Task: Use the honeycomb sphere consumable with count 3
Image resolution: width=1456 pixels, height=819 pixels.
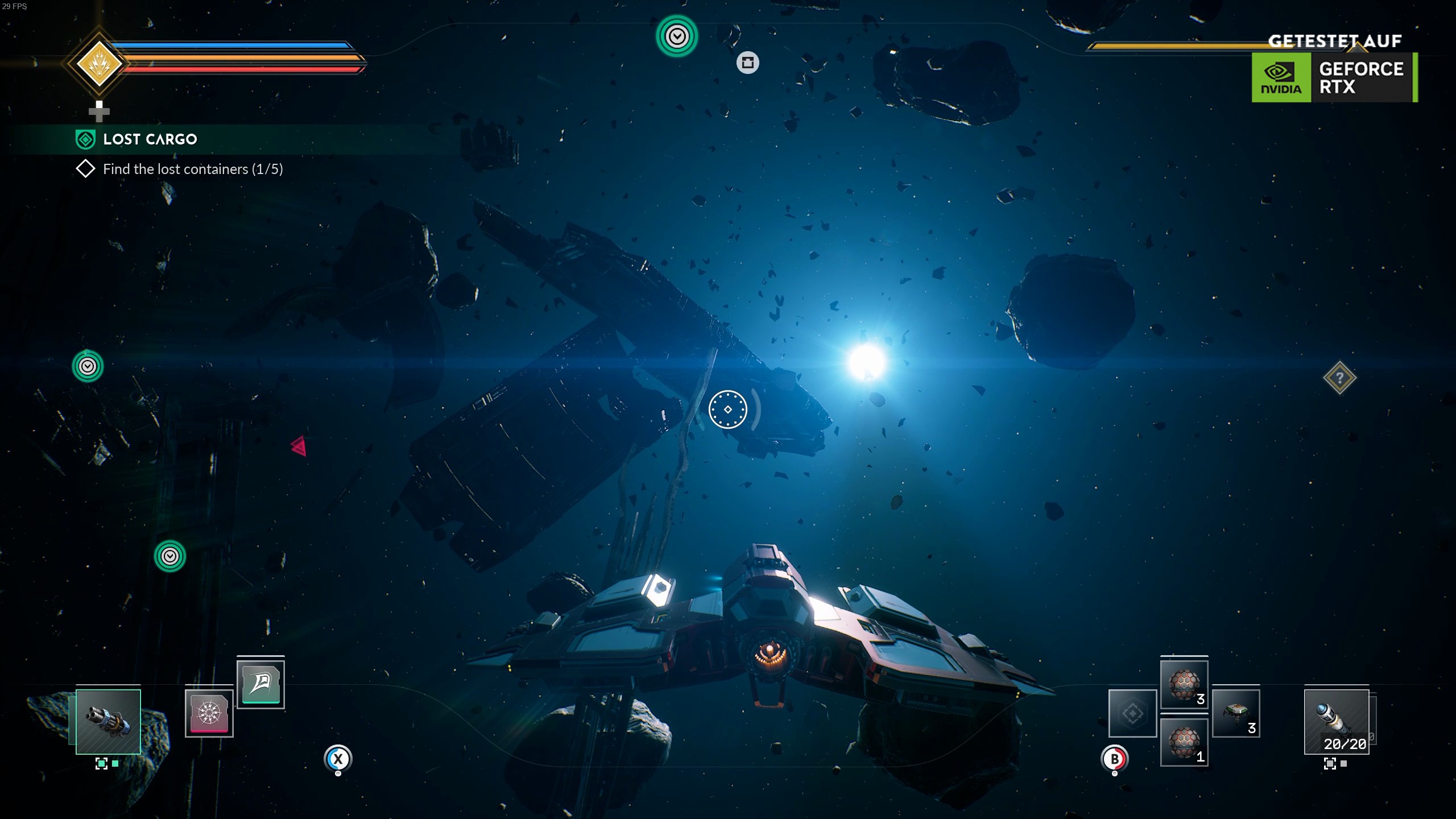Action: (x=1184, y=684)
